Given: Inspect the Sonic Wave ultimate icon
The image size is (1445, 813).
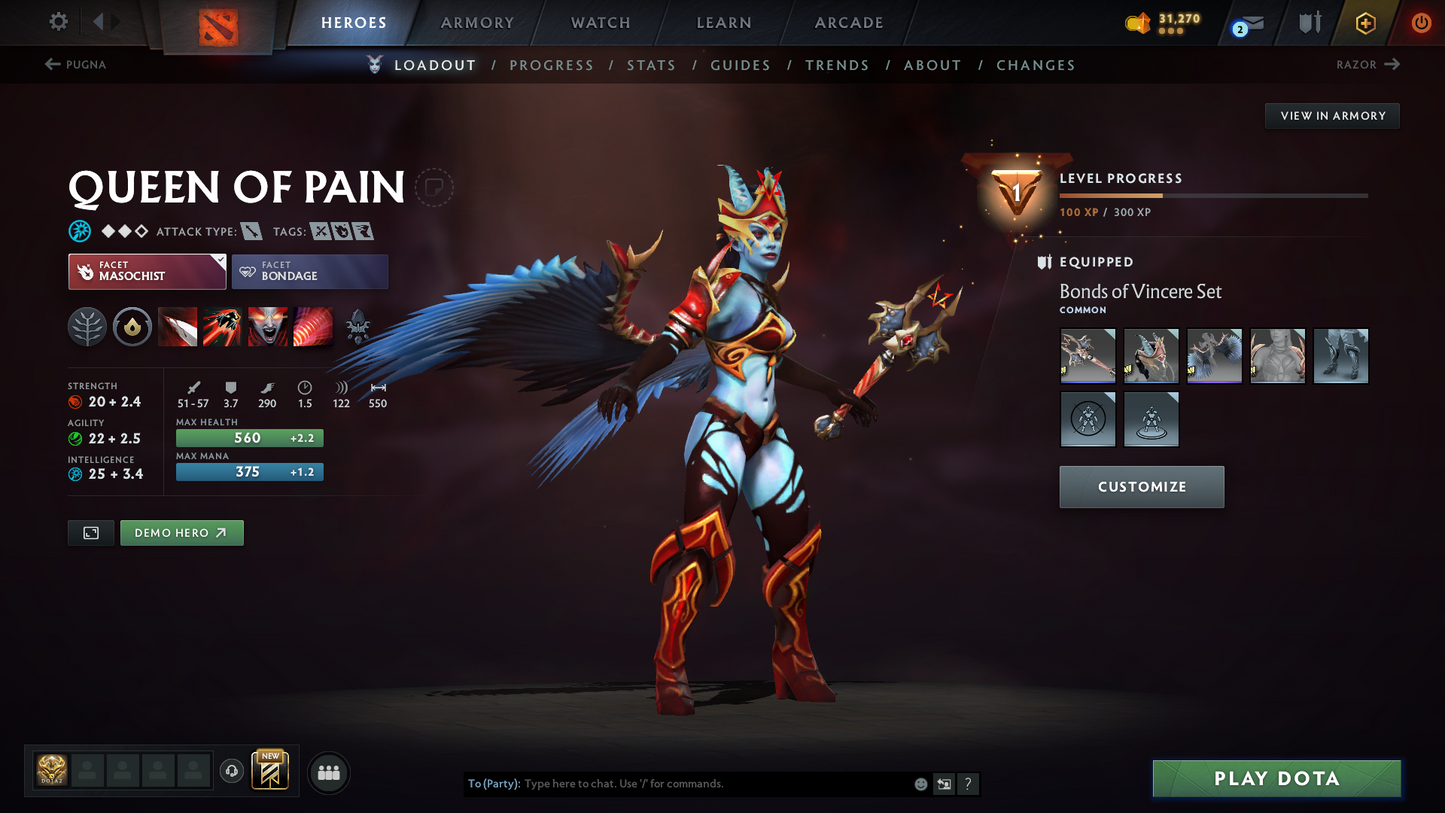Looking at the screenshot, I should click(313, 327).
